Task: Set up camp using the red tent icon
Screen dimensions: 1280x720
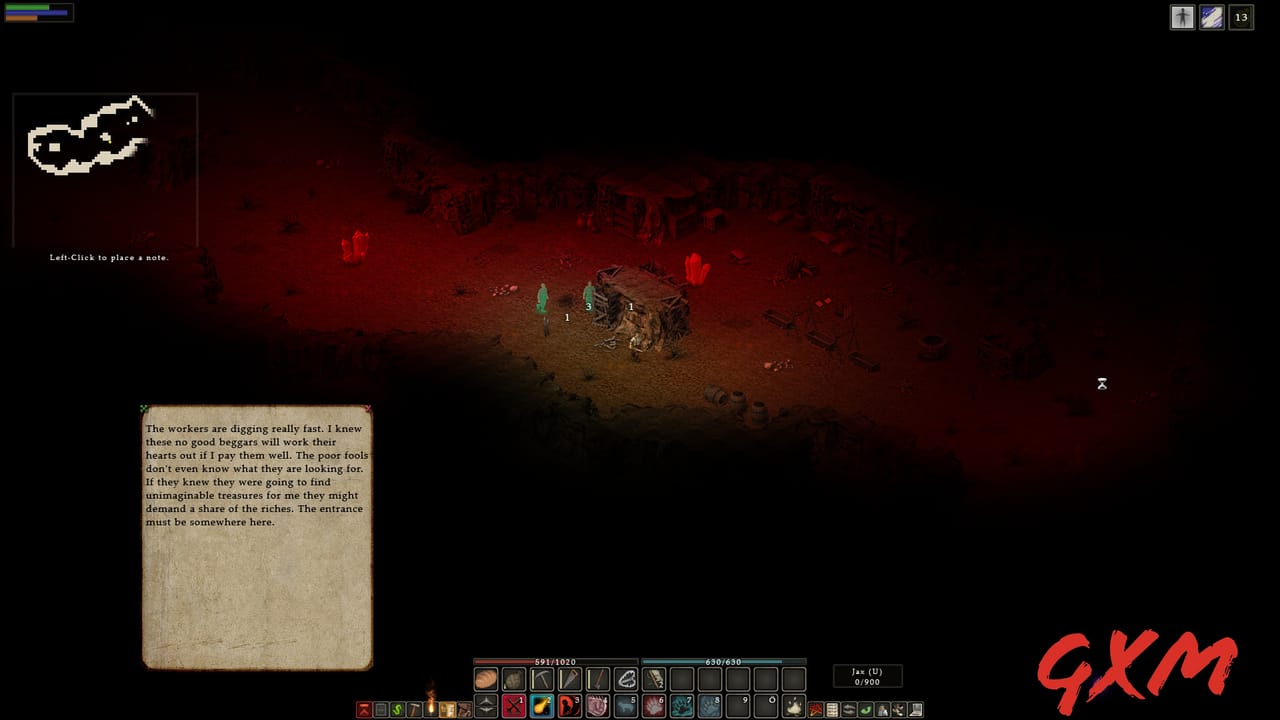Action: pyautogui.click(x=364, y=710)
